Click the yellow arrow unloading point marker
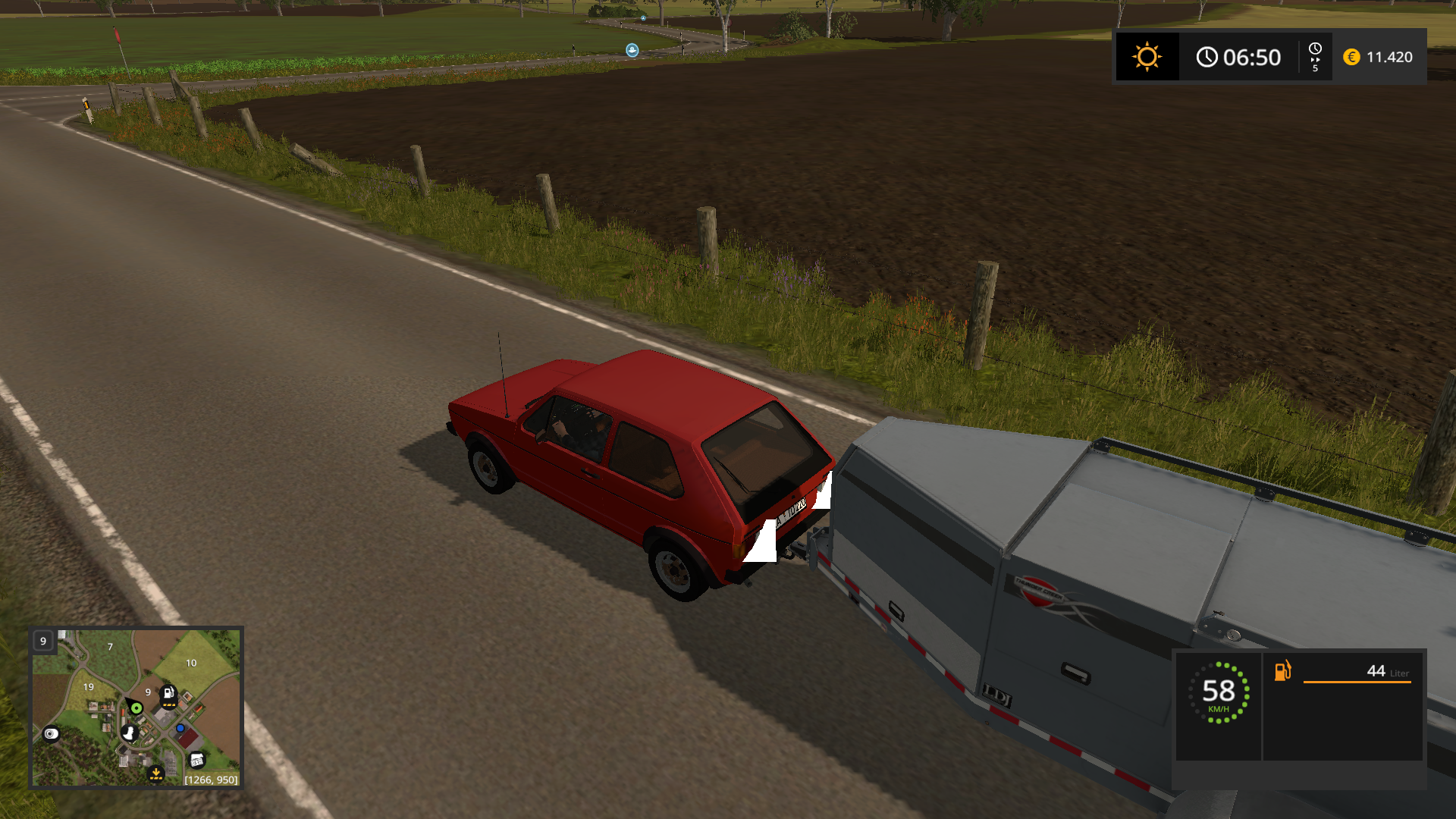Image resolution: width=1456 pixels, height=819 pixels. point(156,773)
